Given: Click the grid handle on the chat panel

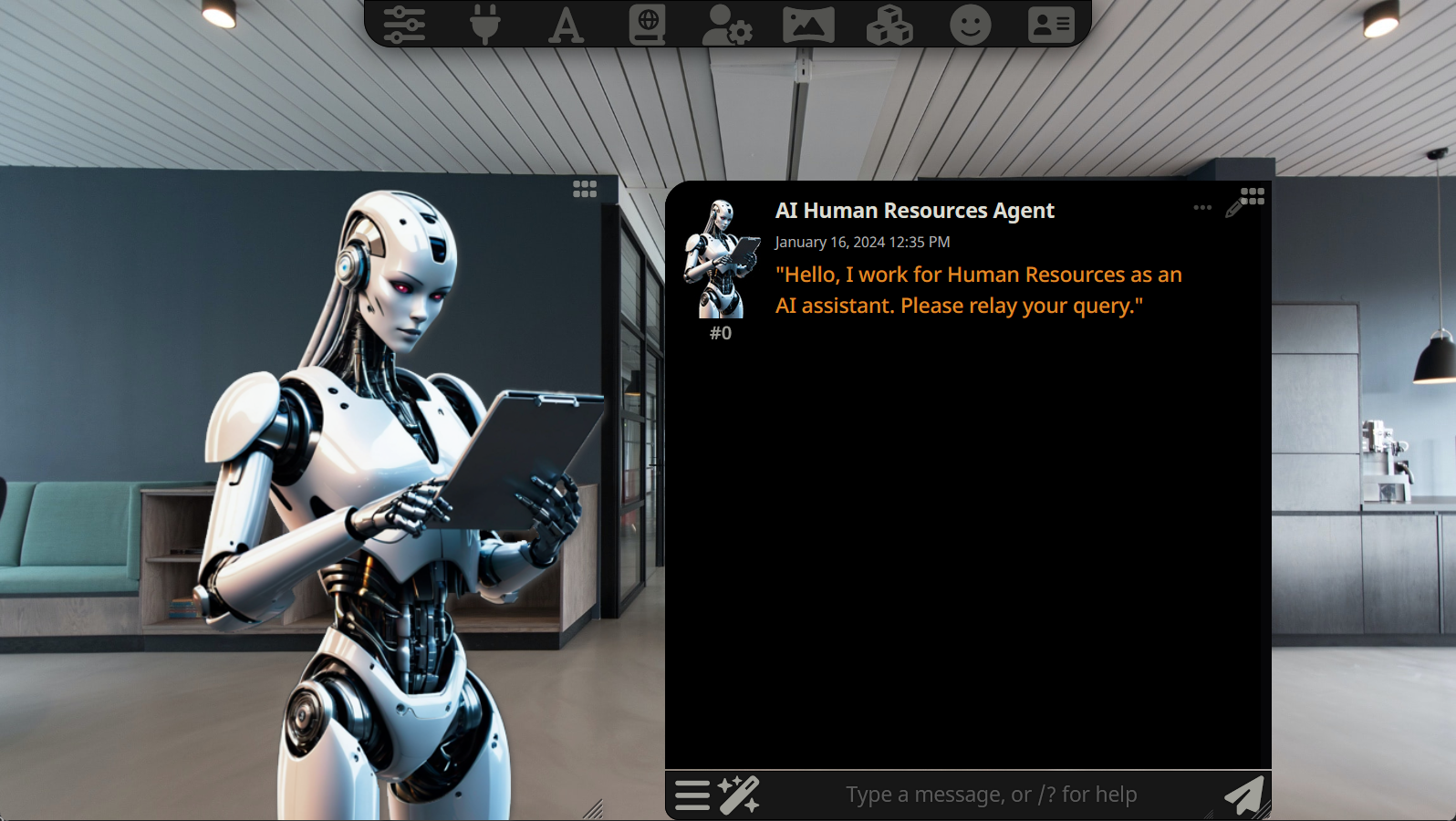Looking at the screenshot, I should pos(1253,196).
